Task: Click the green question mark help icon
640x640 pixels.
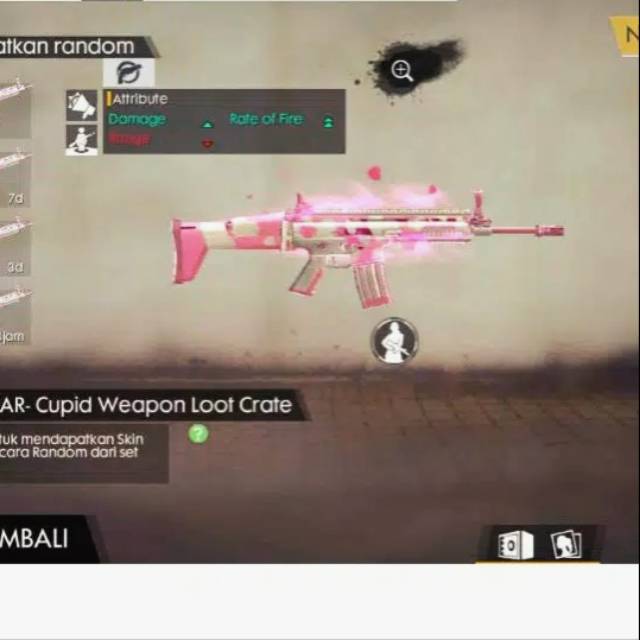Action: pyautogui.click(x=199, y=433)
